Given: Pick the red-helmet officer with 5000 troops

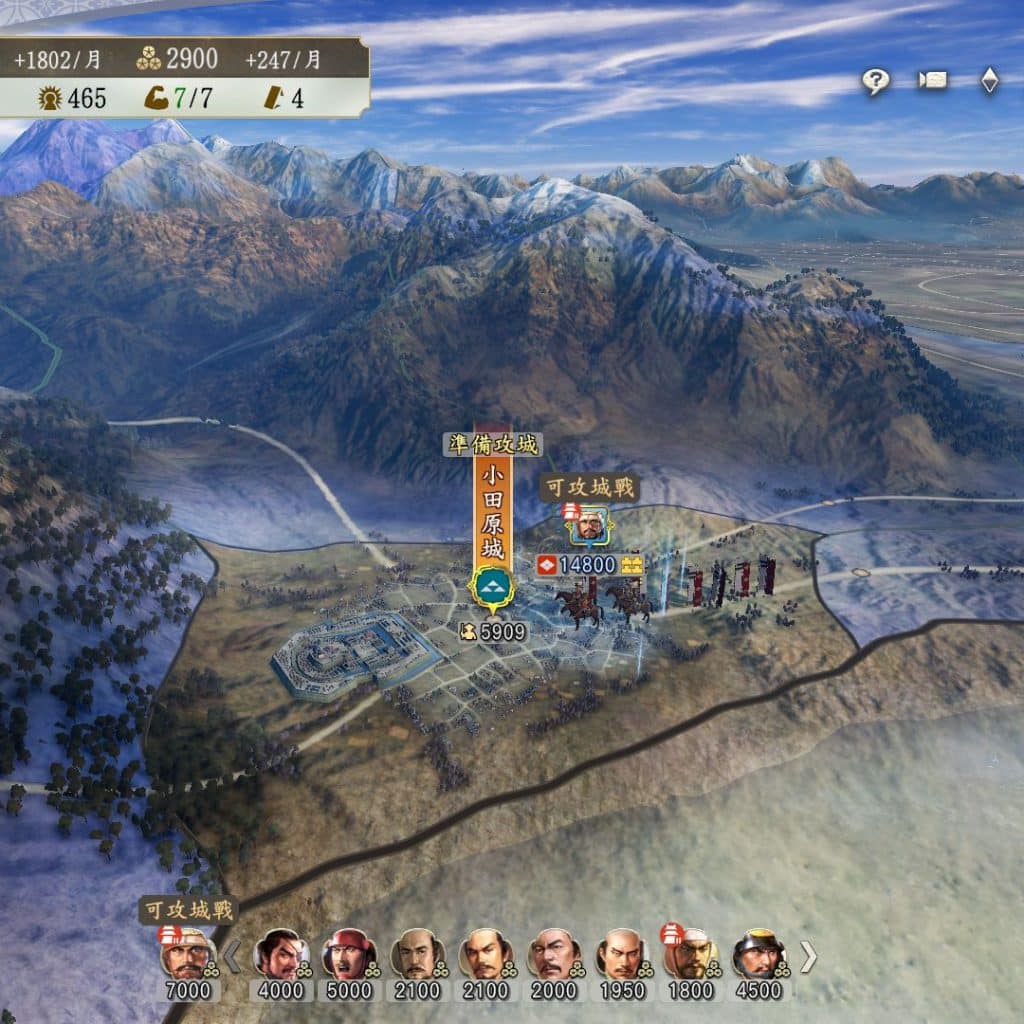Looking at the screenshot, I should [x=347, y=955].
